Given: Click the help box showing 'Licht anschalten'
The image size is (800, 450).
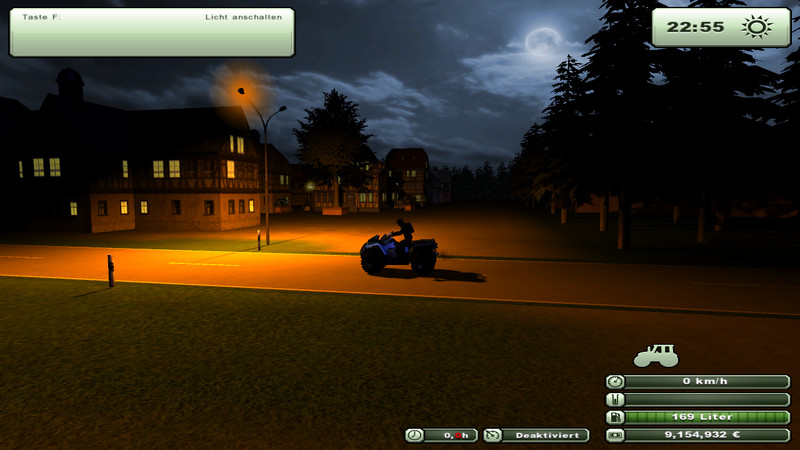Looking at the screenshot, I should (152, 32).
